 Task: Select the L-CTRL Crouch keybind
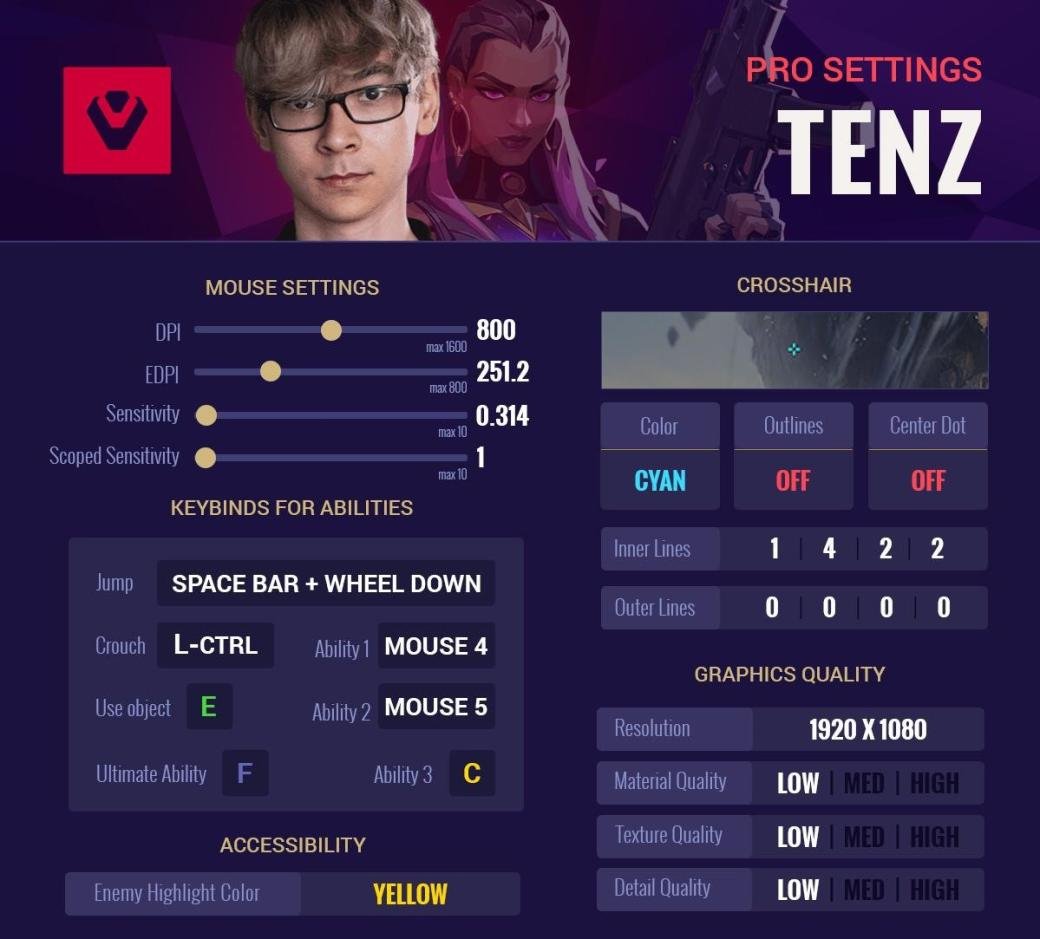click(x=215, y=646)
